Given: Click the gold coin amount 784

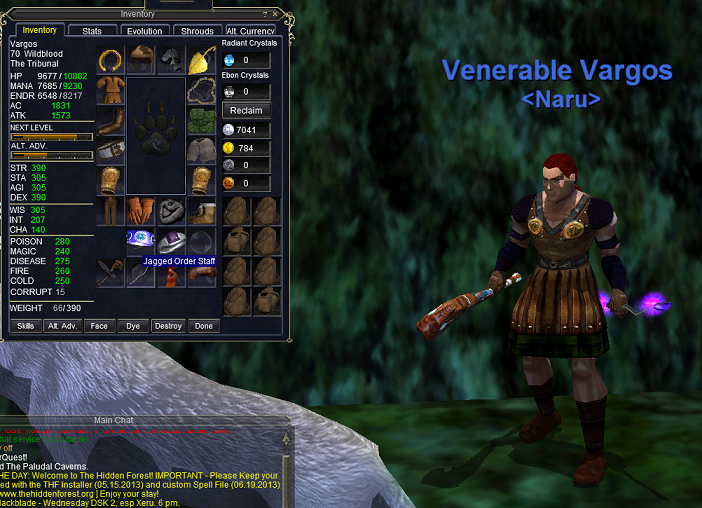Looking at the screenshot, I should coord(247,148).
